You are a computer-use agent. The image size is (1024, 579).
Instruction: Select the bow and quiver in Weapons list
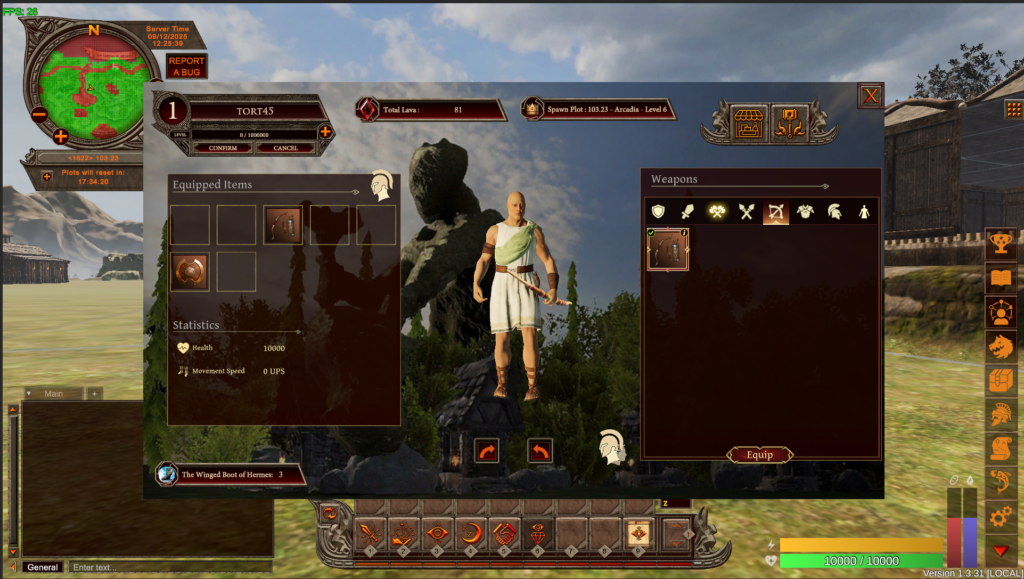[x=668, y=250]
